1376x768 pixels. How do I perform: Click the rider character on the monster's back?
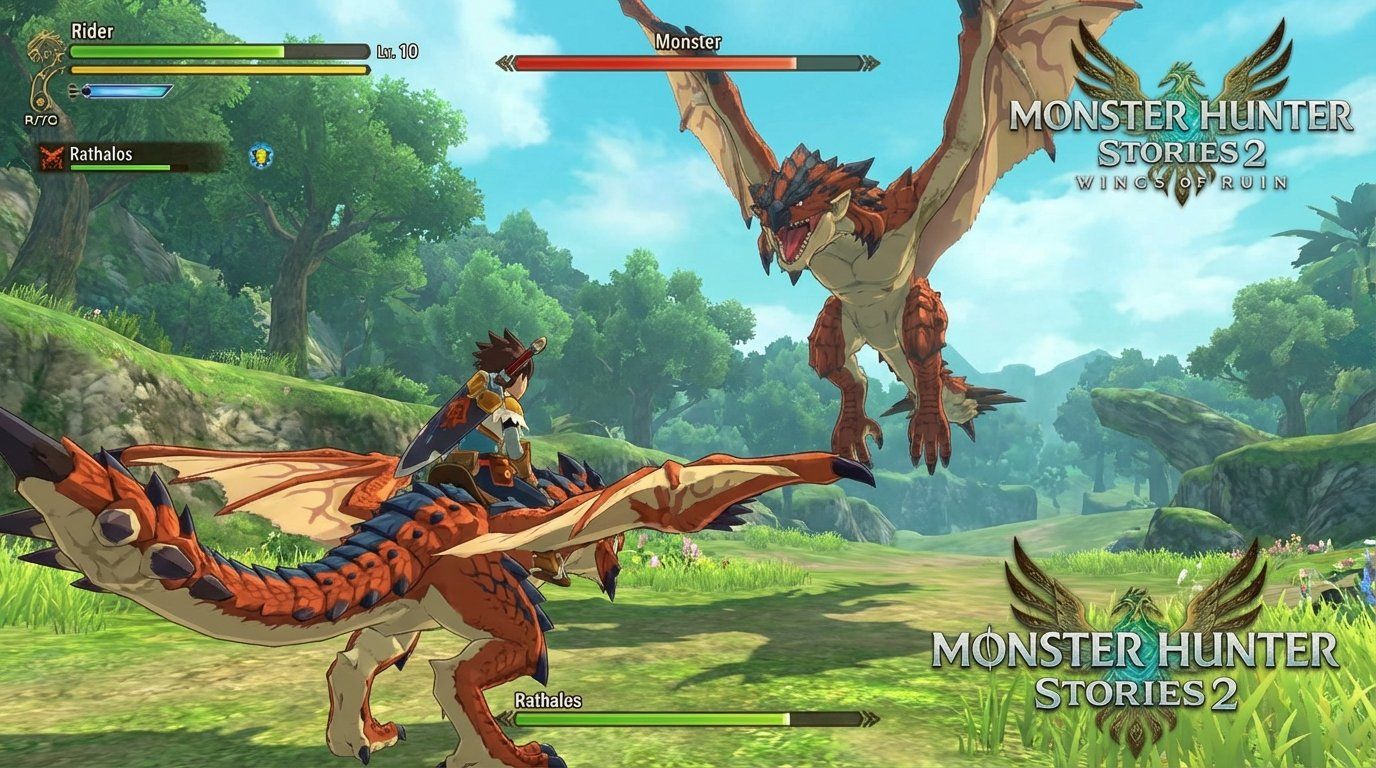(505, 400)
